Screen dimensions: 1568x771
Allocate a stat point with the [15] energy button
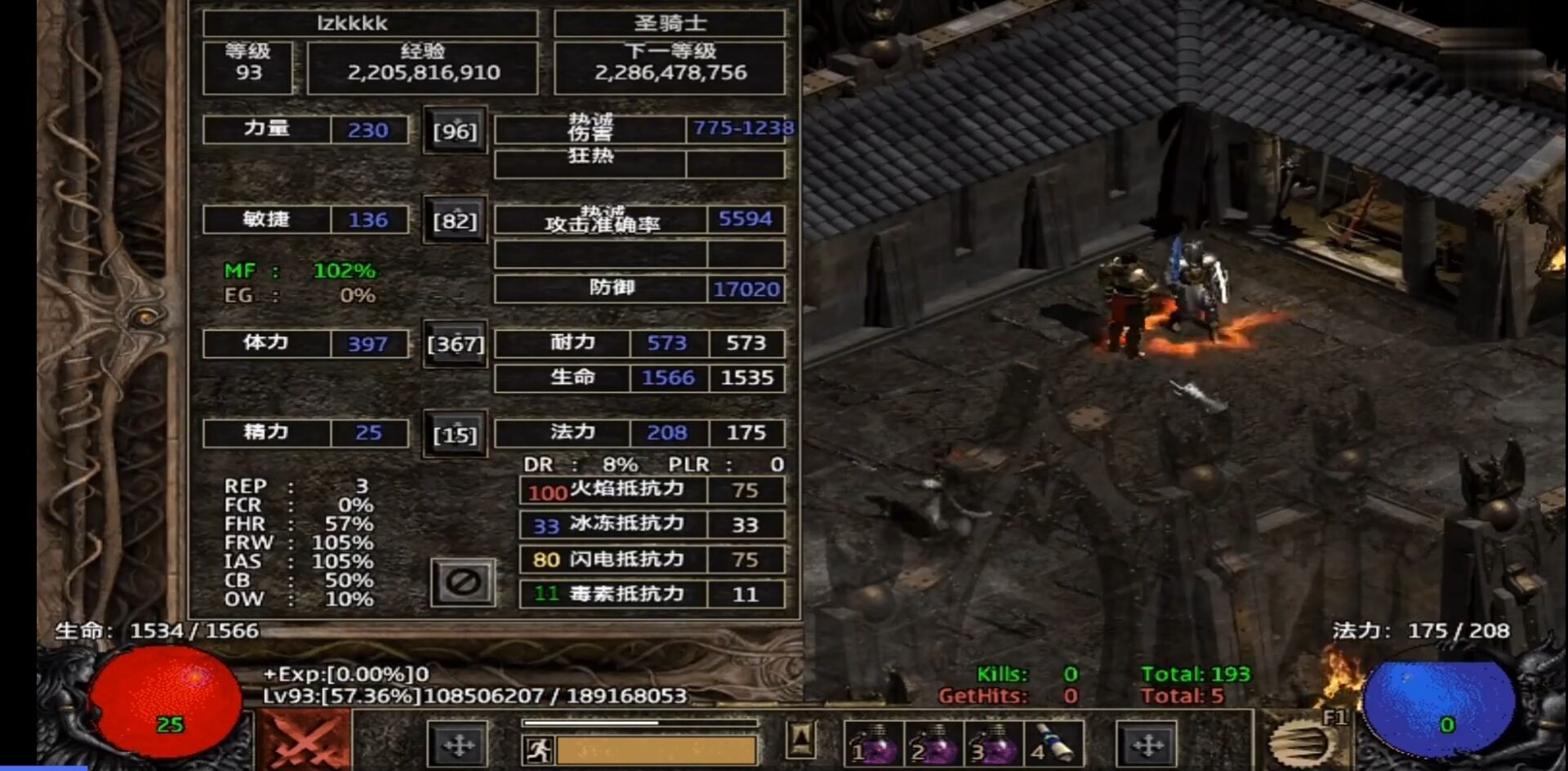pos(455,435)
